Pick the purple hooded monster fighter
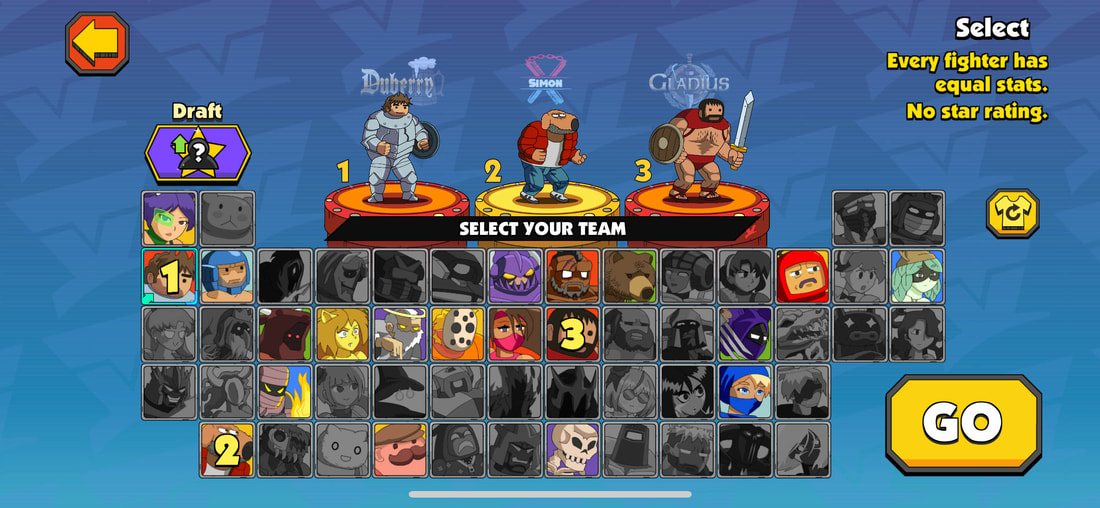 coord(515,276)
